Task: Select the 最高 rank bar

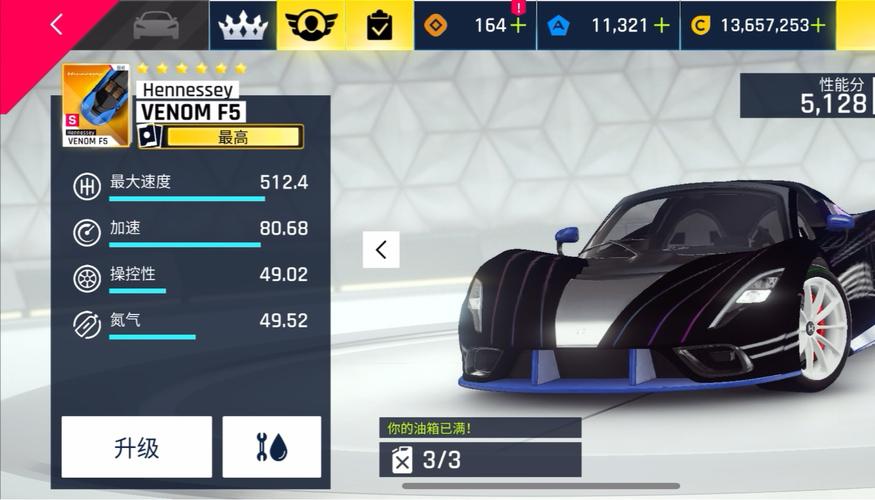Action: click(x=232, y=137)
